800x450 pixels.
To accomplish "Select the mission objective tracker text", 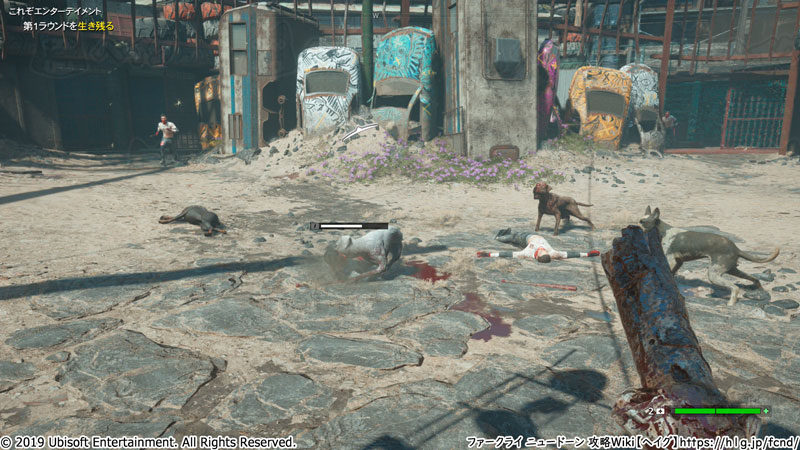I will pyautogui.click(x=68, y=25).
